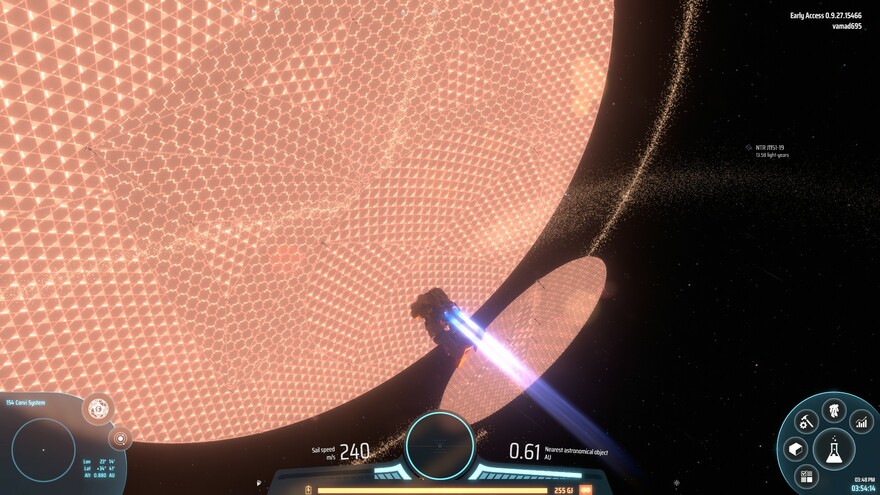Screen dimensions: 880x495
Task: Open the replicator hammer-and-gear icon
Action: (806, 422)
